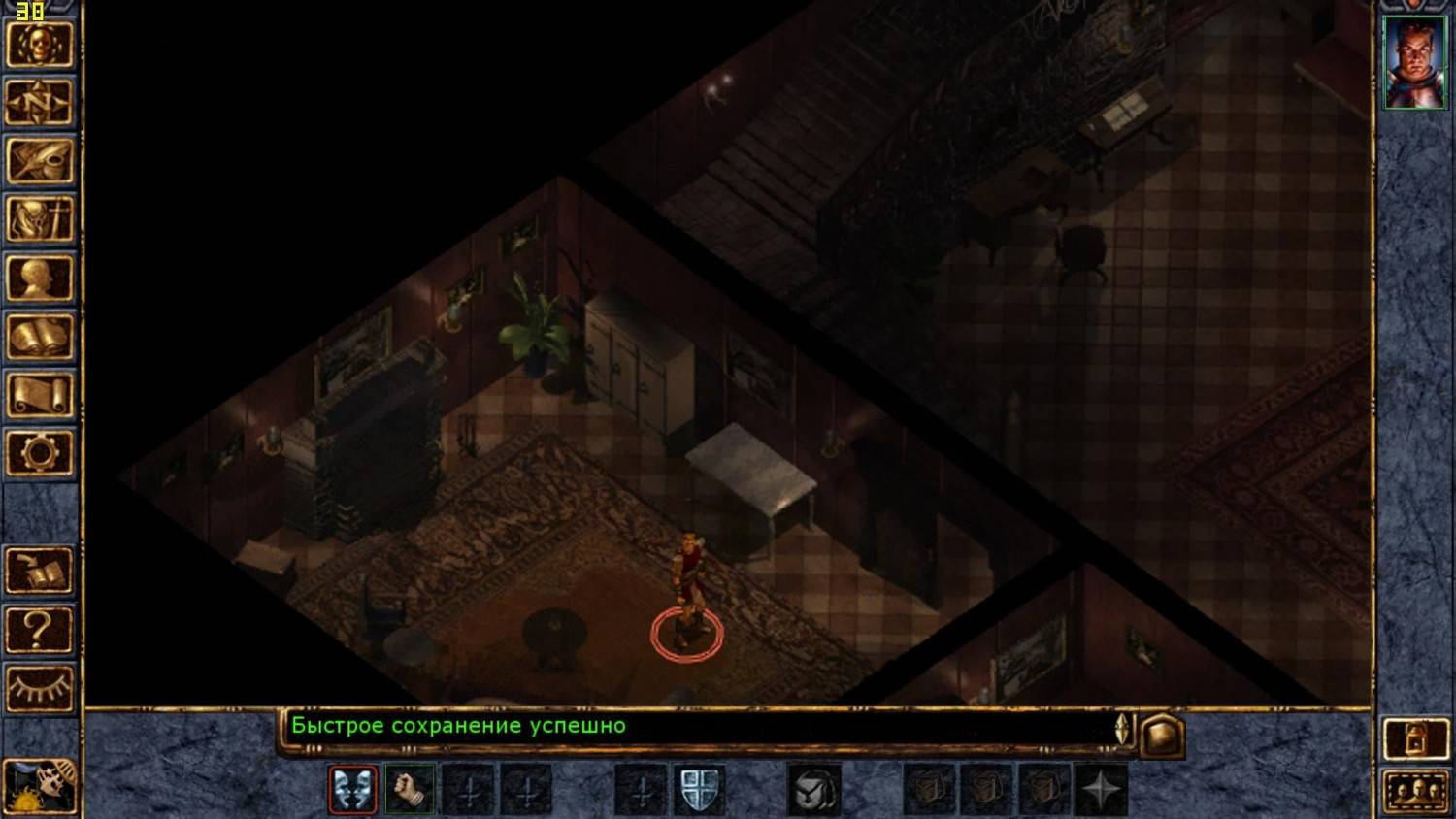Activate the shield guard action

699,789
